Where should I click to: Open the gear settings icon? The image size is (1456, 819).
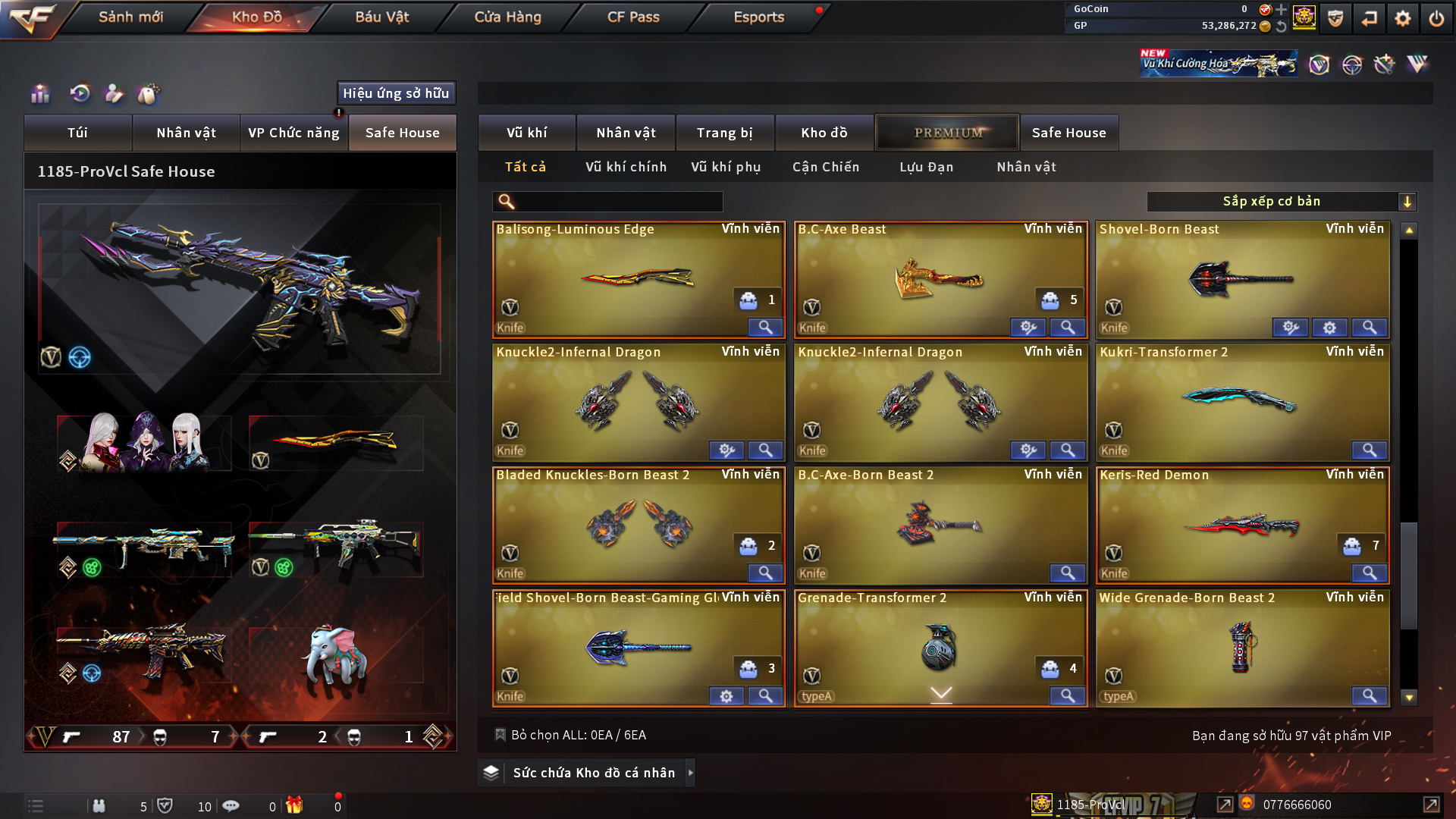tap(1402, 18)
